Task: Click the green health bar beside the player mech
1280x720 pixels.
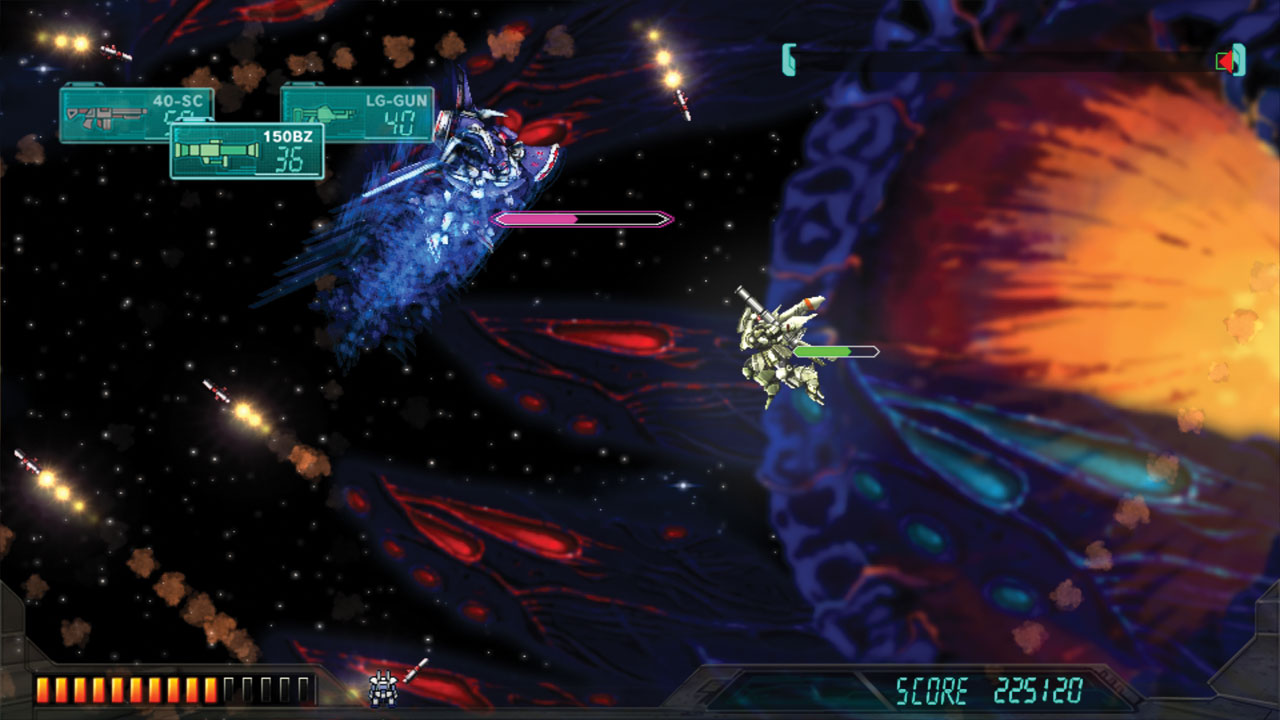Action: pos(835,350)
